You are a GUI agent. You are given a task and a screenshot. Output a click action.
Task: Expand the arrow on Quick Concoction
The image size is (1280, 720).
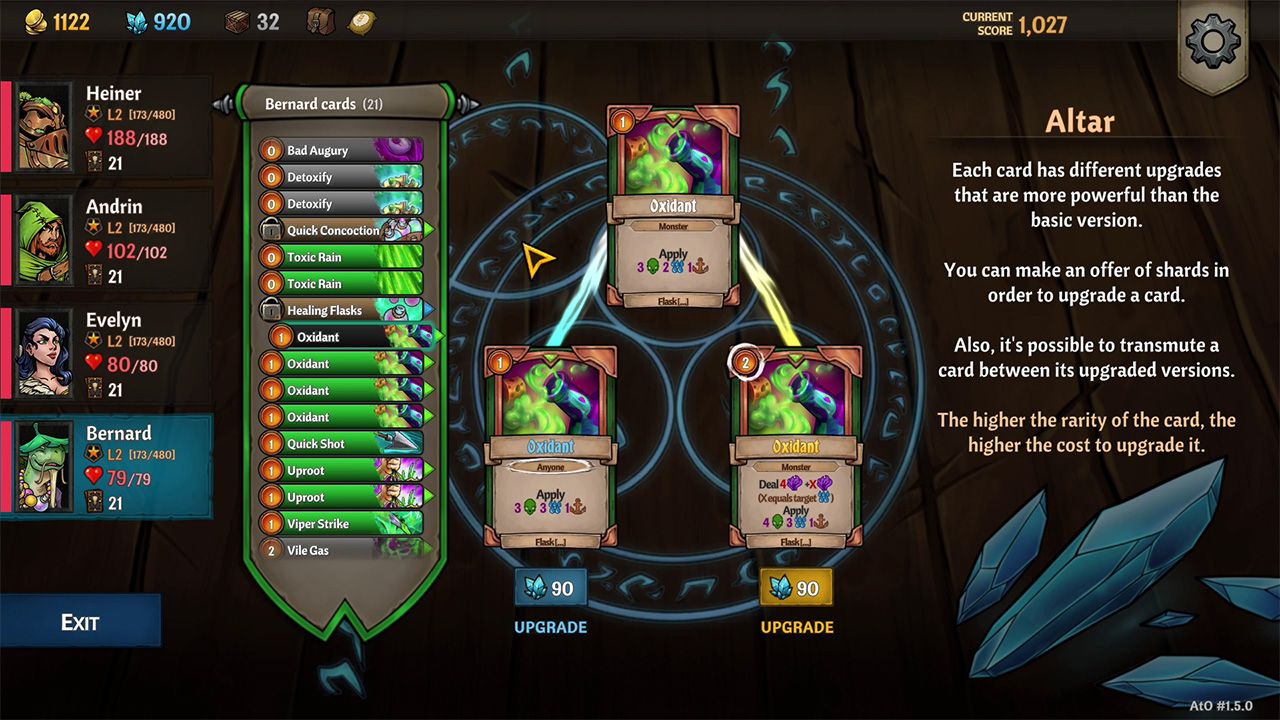[x=428, y=230]
